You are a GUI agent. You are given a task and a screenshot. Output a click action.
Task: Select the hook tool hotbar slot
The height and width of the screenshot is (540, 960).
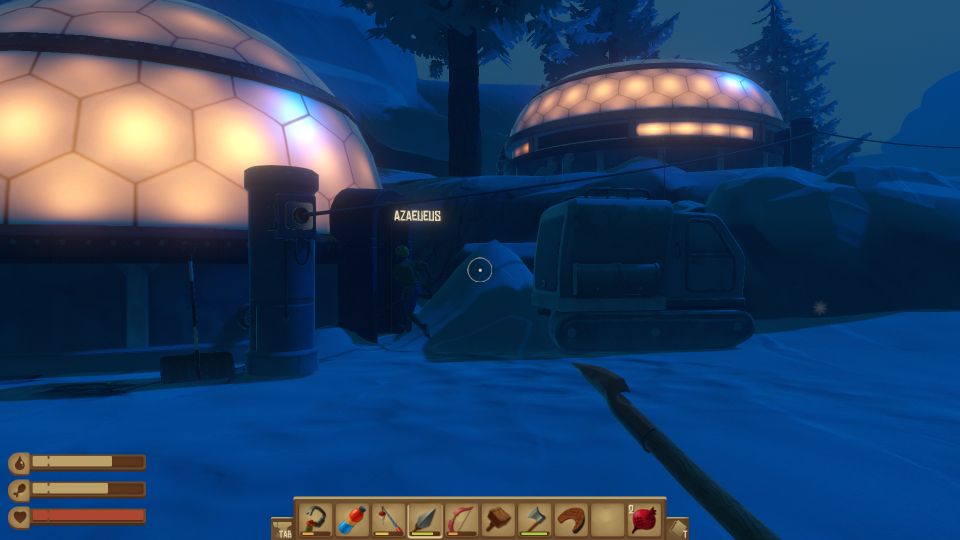tap(316, 519)
